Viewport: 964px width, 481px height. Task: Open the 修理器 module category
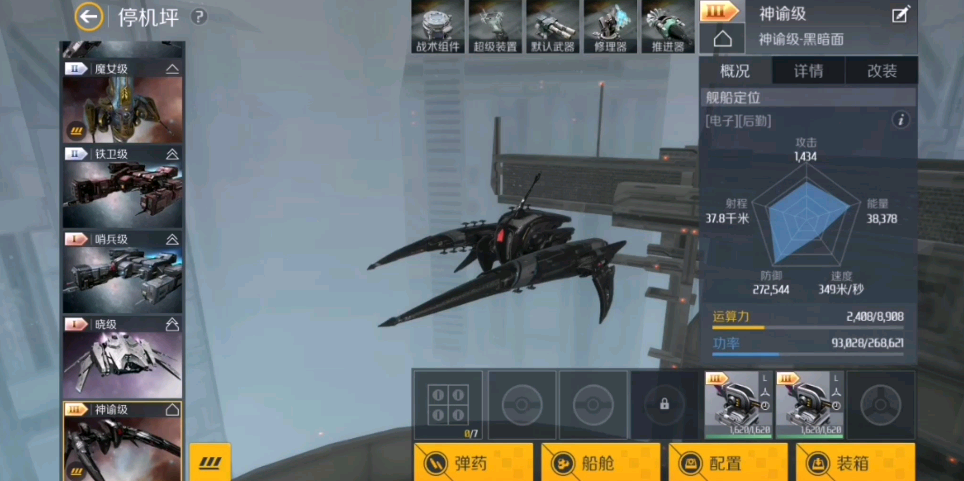coord(610,26)
